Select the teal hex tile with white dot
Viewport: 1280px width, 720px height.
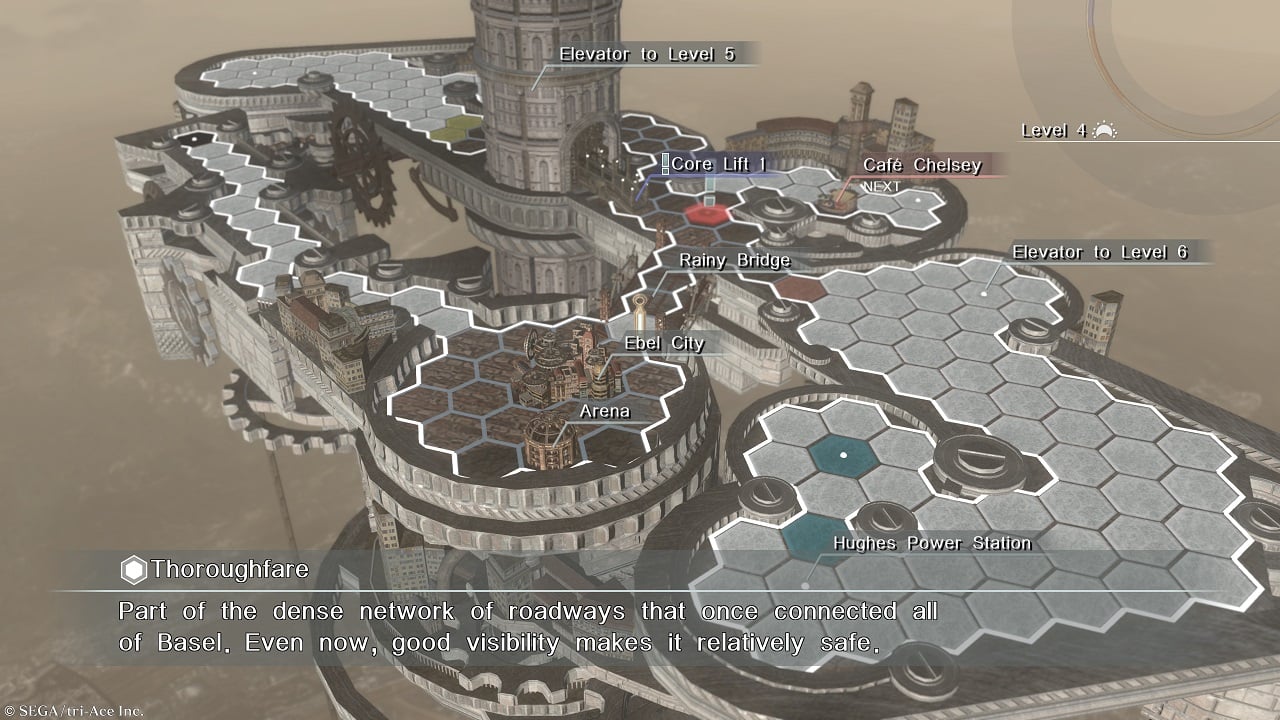(843, 454)
